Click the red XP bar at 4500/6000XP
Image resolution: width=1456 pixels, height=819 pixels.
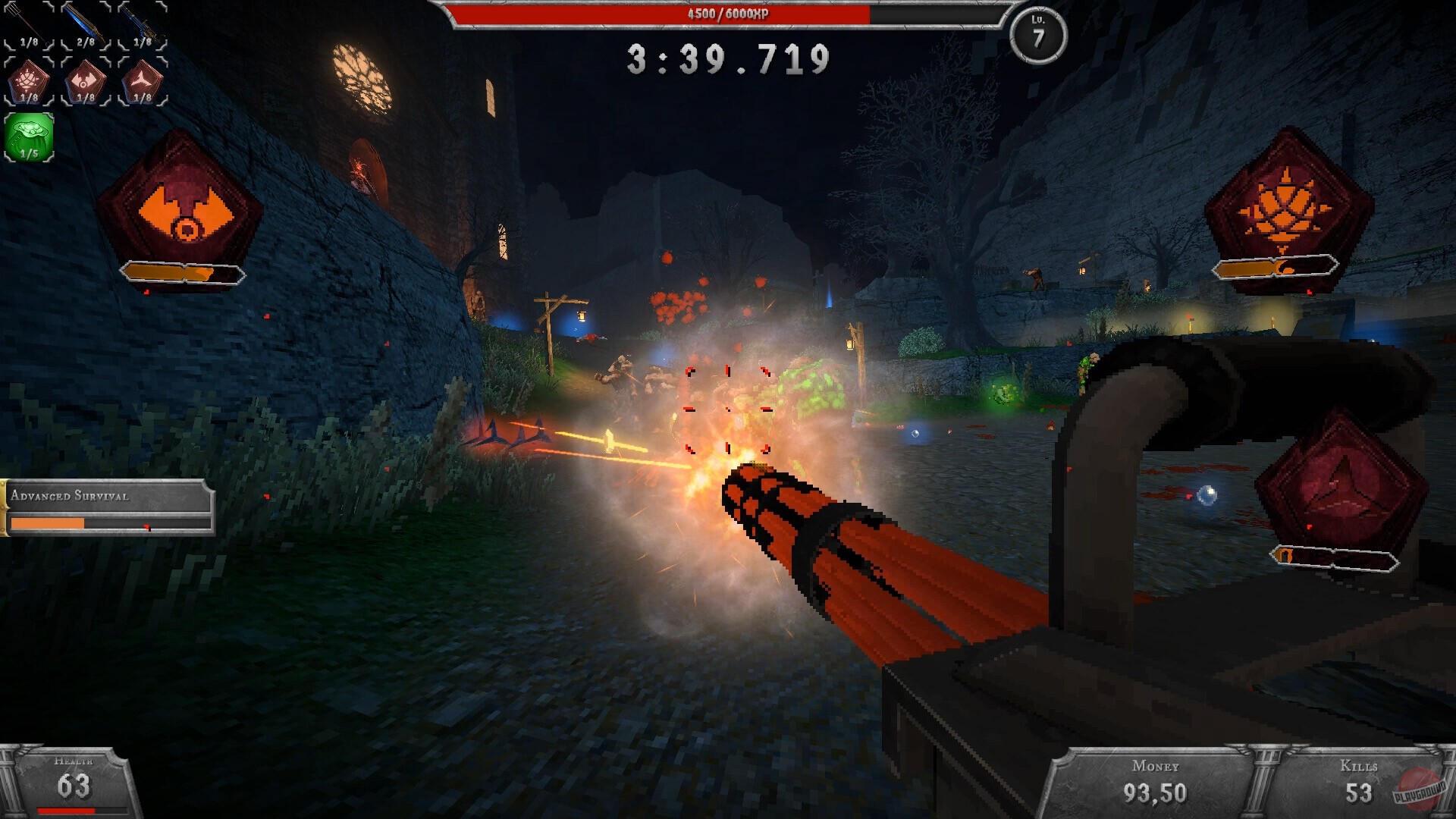click(x=728, y=12)
